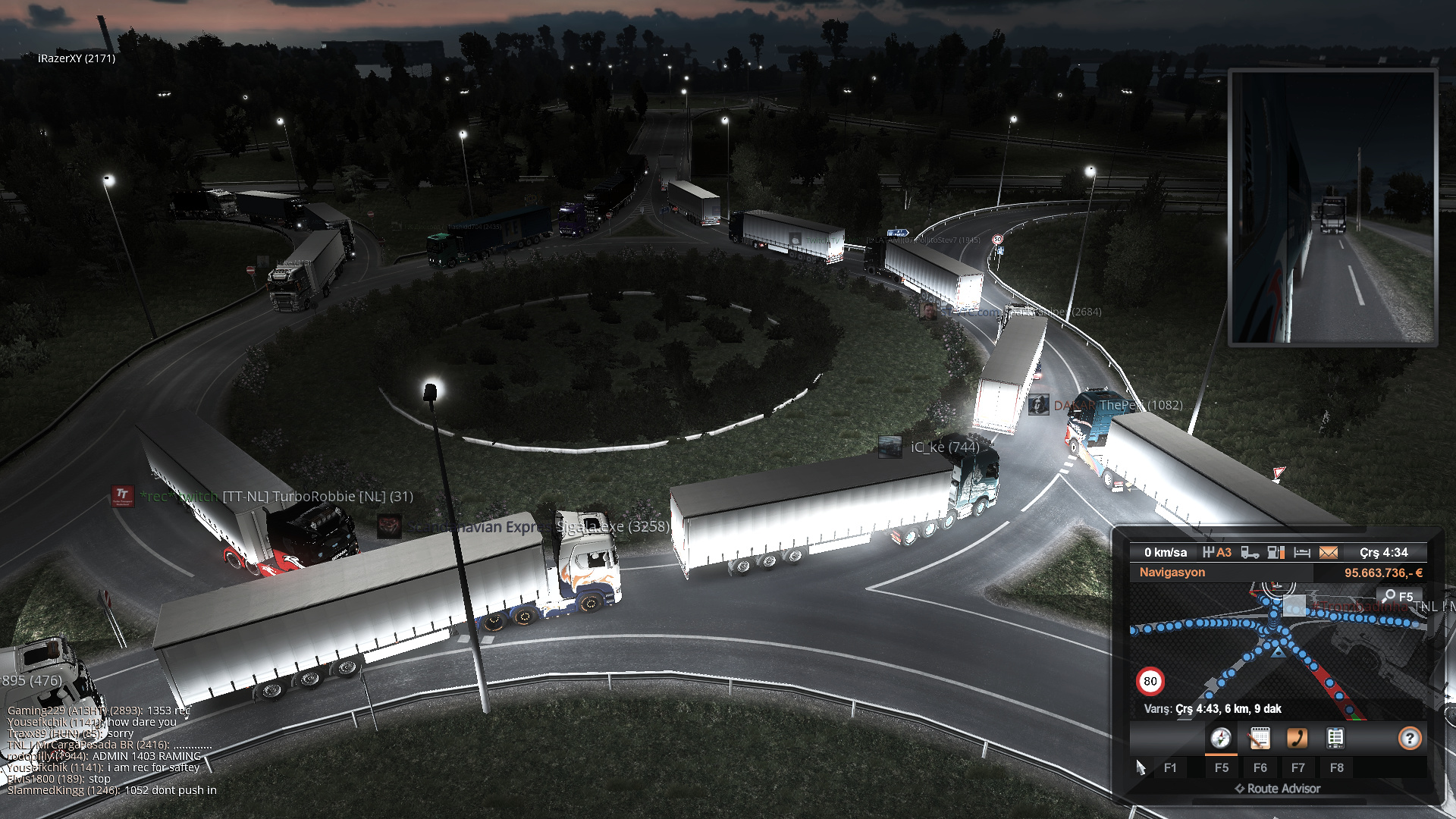Show the truck diagnostics tablet tab
The width and height of the screenshot is (1456, 819).
(x=1335, y=738)
